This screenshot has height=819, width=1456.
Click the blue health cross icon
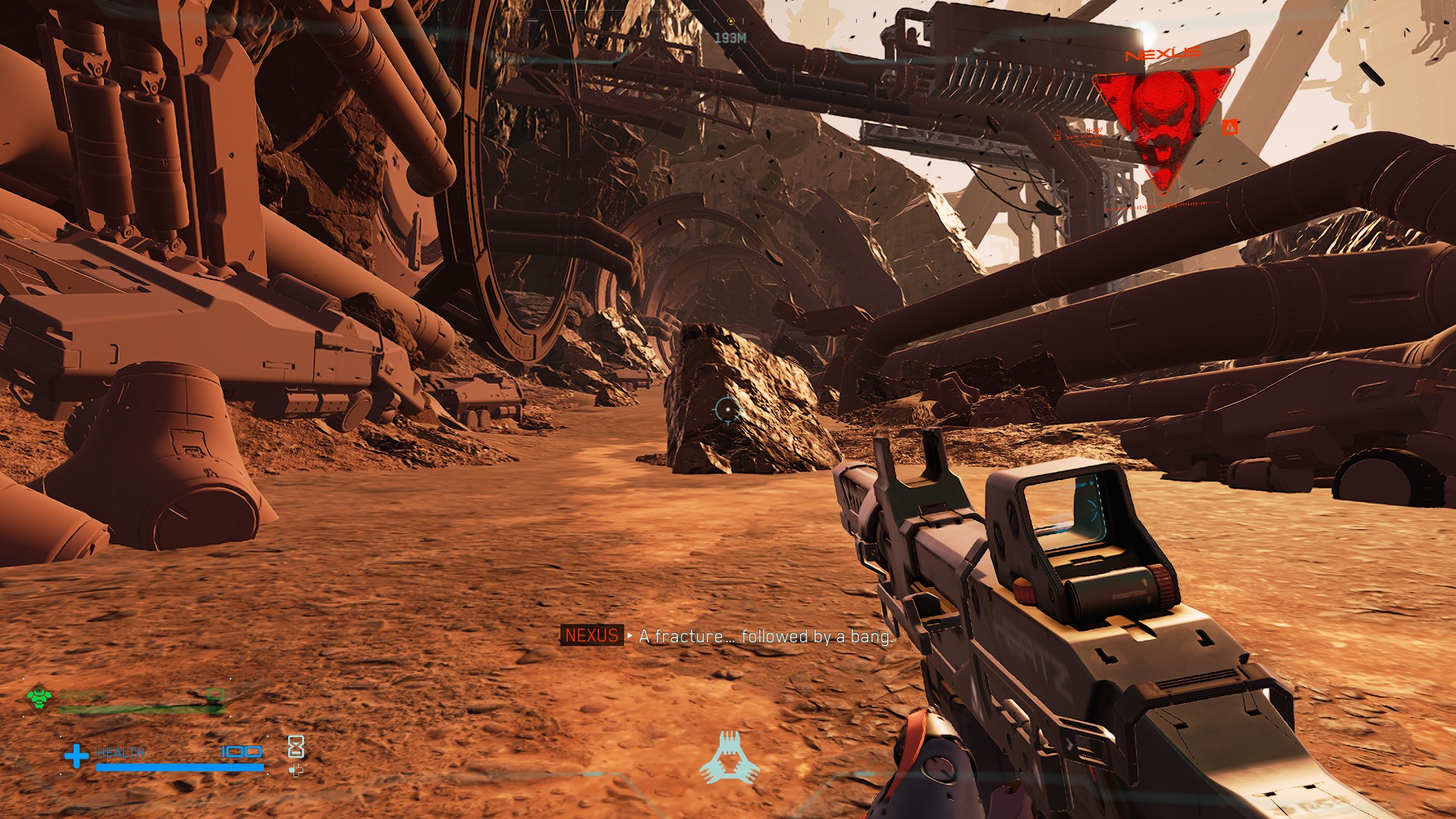[x=76, y=755]
